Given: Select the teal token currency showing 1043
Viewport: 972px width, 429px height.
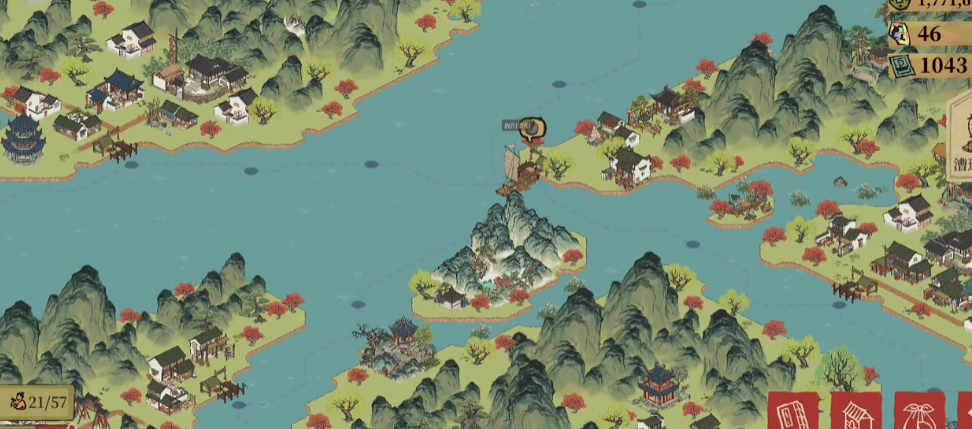Looking at the screenshot, I should point(928,65).
